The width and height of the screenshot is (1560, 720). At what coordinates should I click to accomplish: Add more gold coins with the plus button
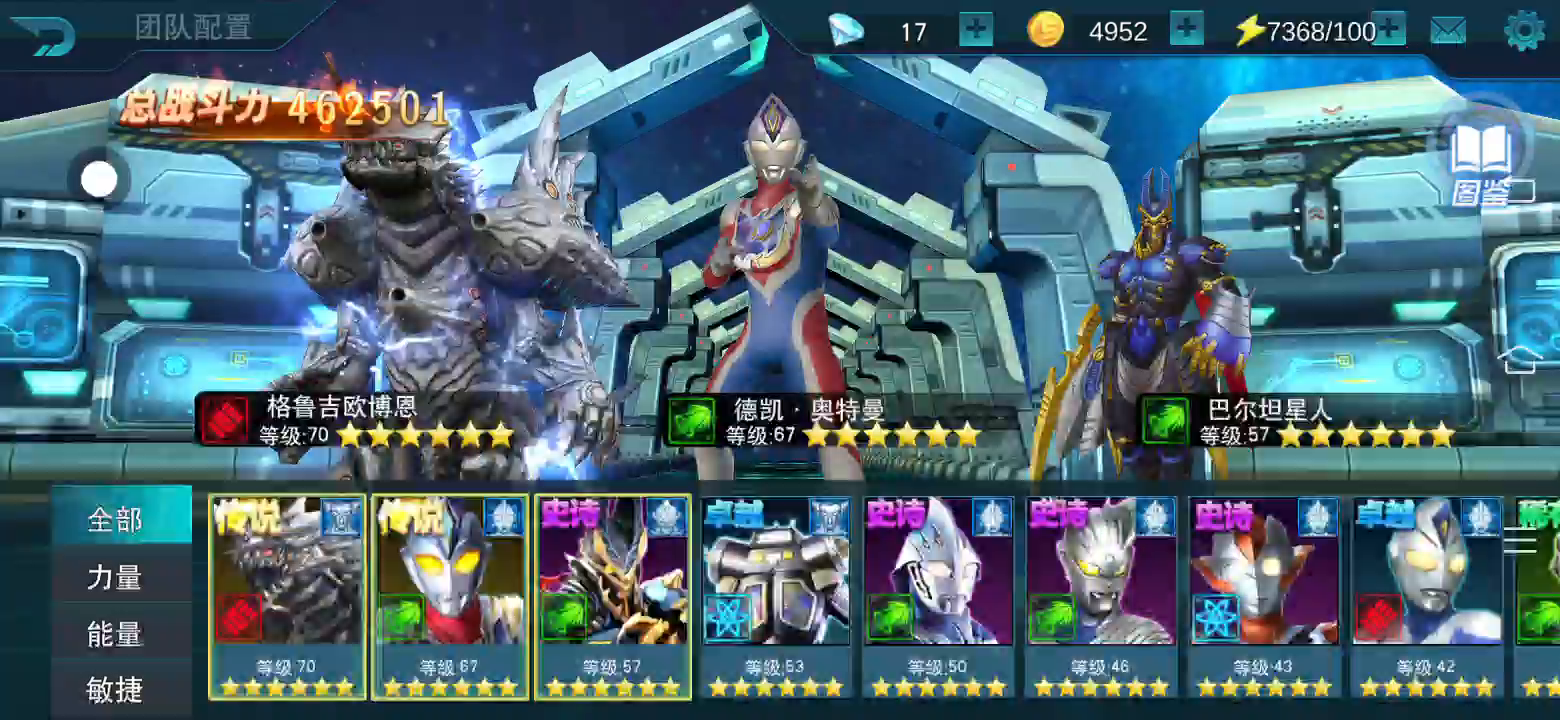[x=1186, y=30]
